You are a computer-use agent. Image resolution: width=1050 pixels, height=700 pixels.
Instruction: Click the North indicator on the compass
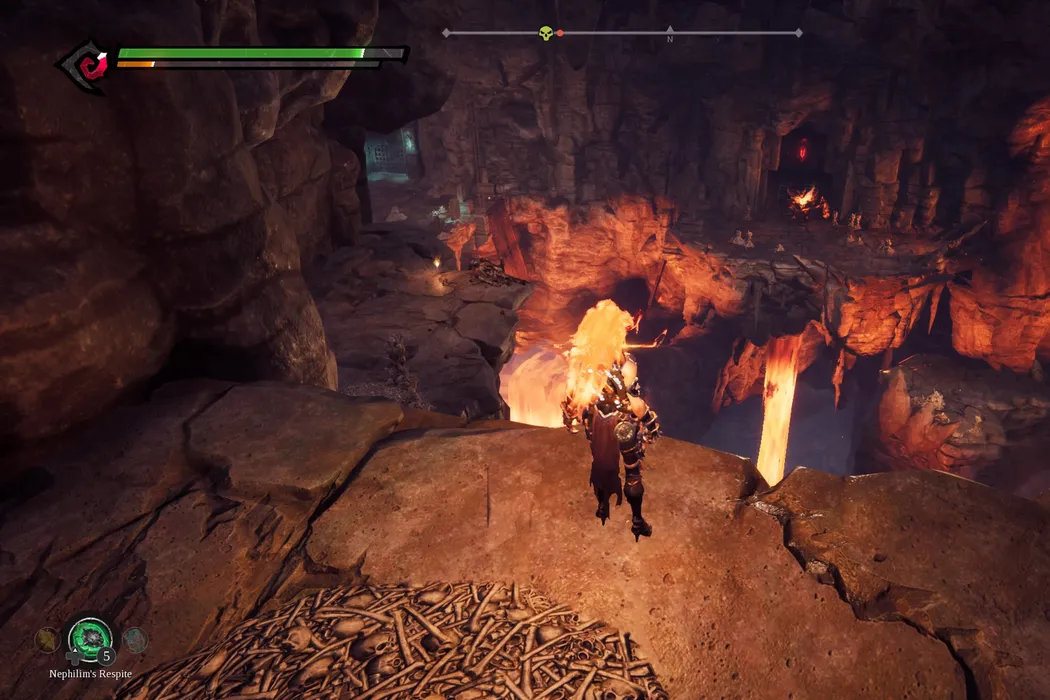click(x=669, y=38)
